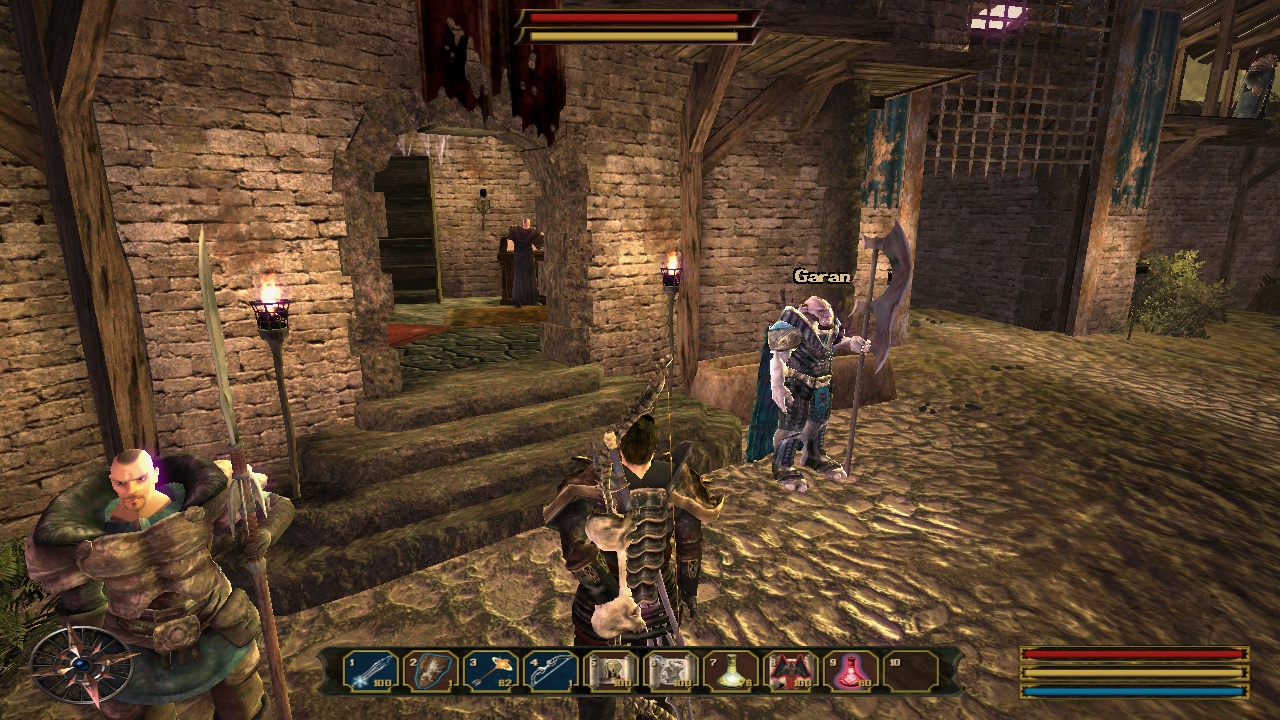Click the compass in the corner

point(82,664)
